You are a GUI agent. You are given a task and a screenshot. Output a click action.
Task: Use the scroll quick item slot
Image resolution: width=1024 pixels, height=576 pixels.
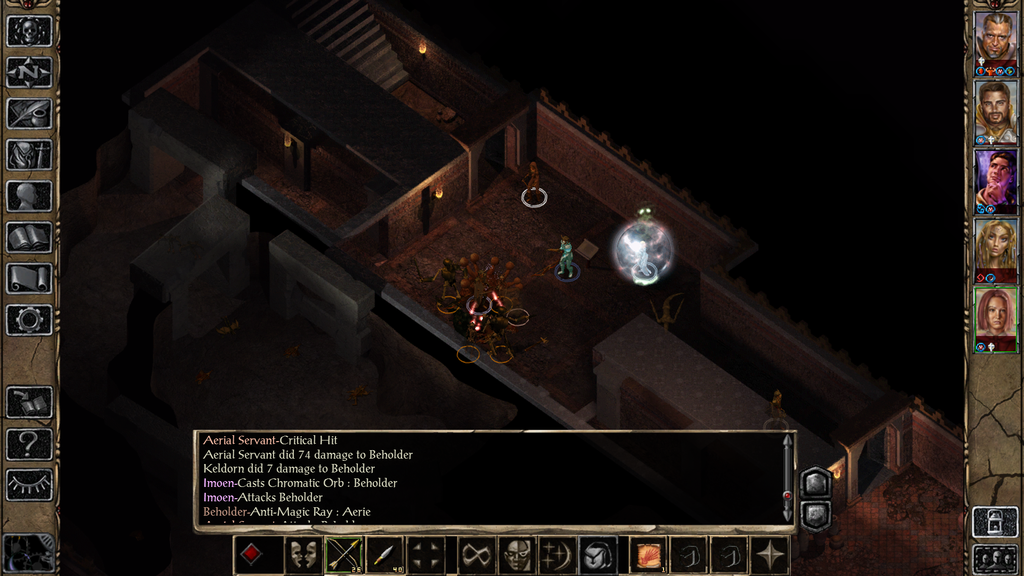coord(648,555)
